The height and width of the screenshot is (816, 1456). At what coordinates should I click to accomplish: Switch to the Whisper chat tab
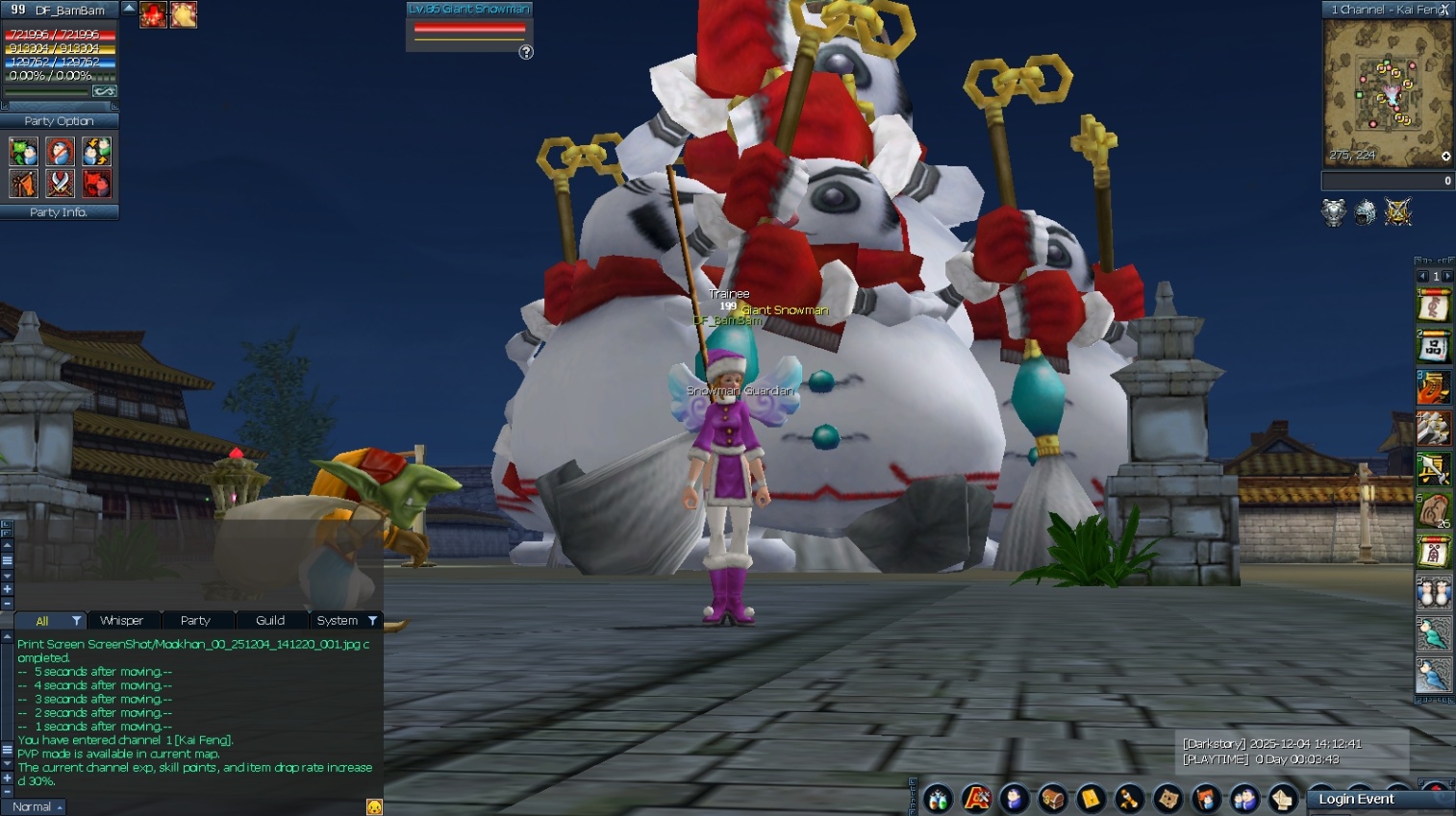122,621
